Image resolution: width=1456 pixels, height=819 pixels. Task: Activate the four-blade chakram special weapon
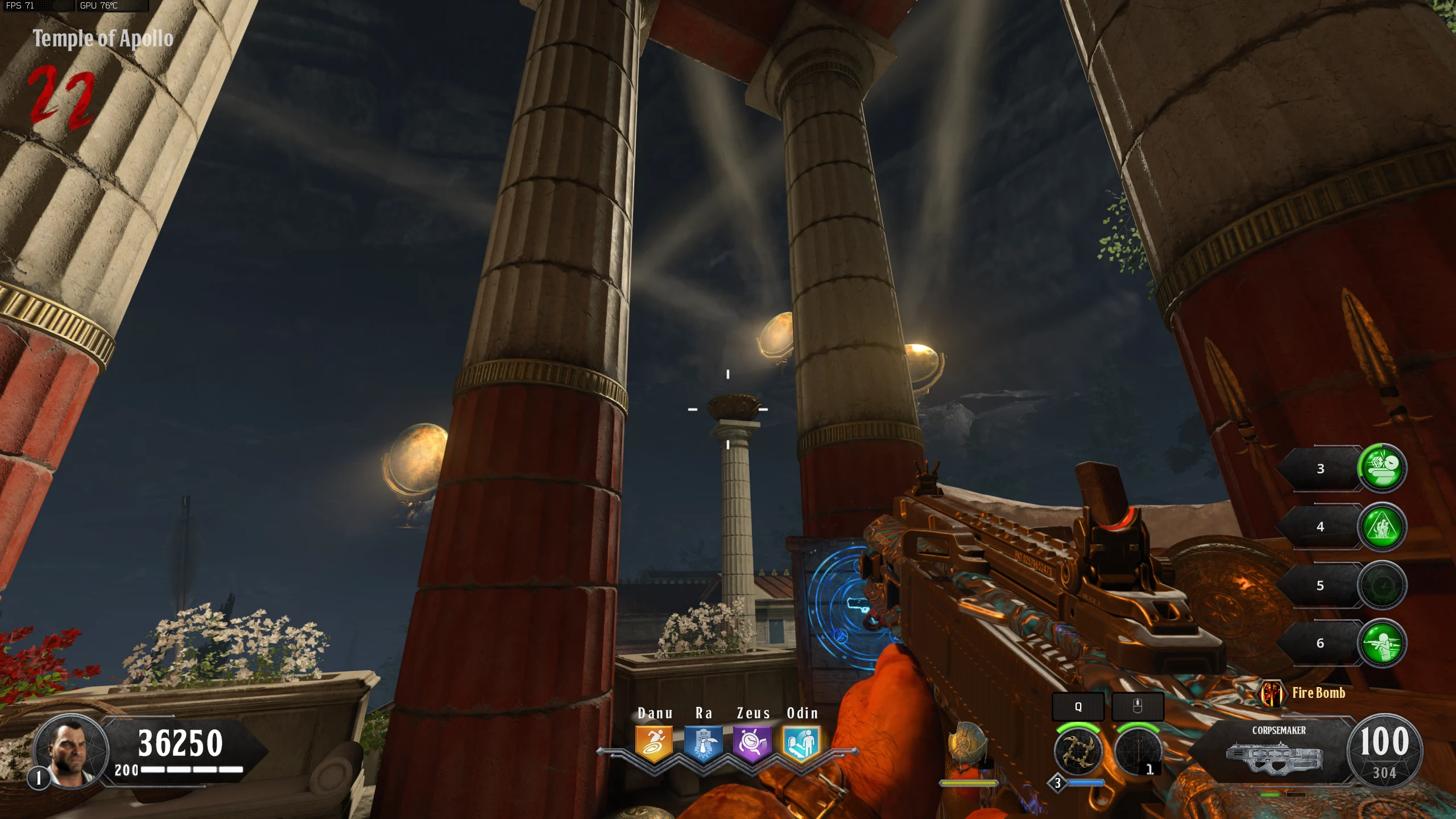click(1078, 751)
